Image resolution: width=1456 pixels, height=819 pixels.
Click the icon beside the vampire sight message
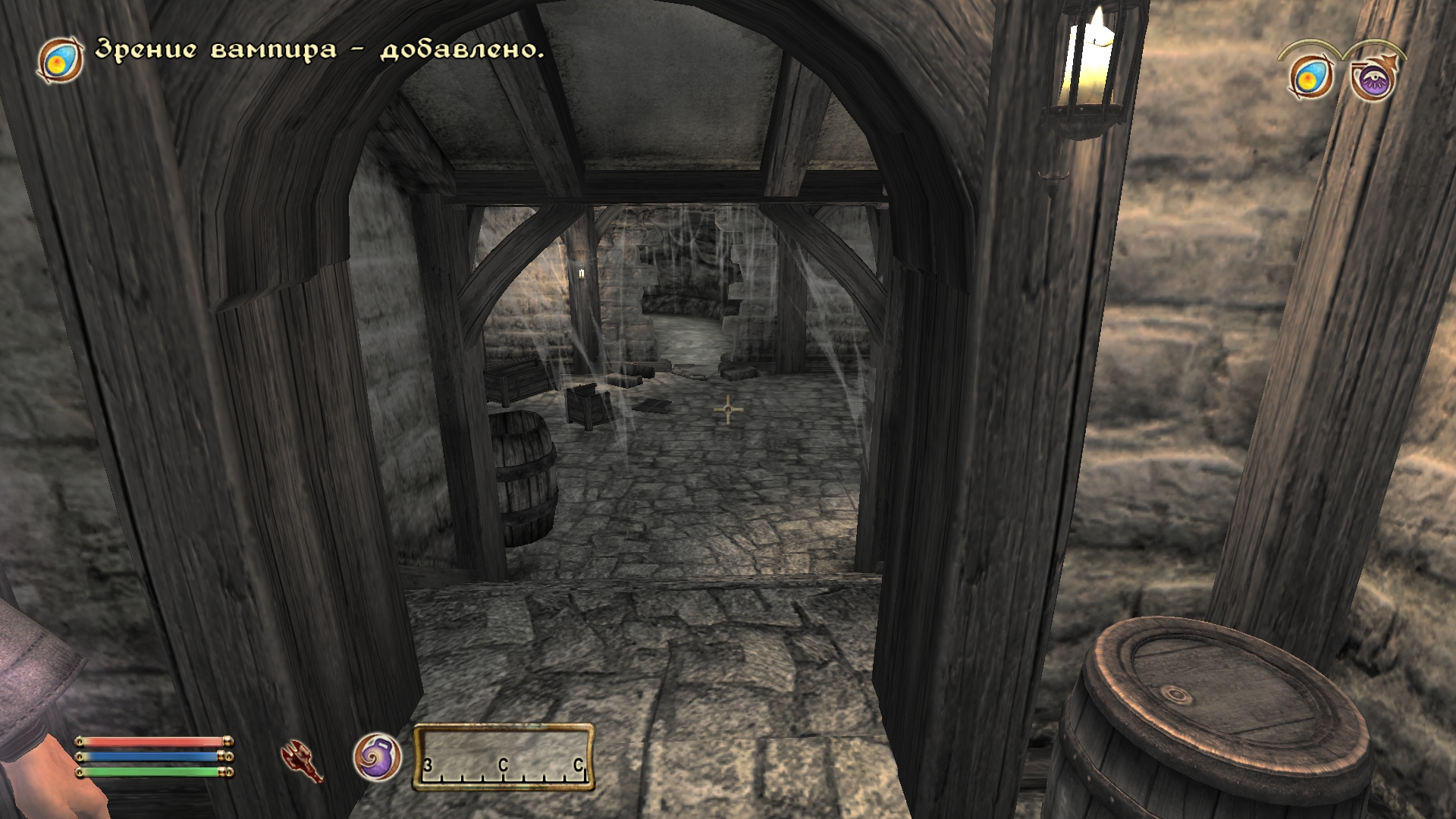[x=61, y=59]
